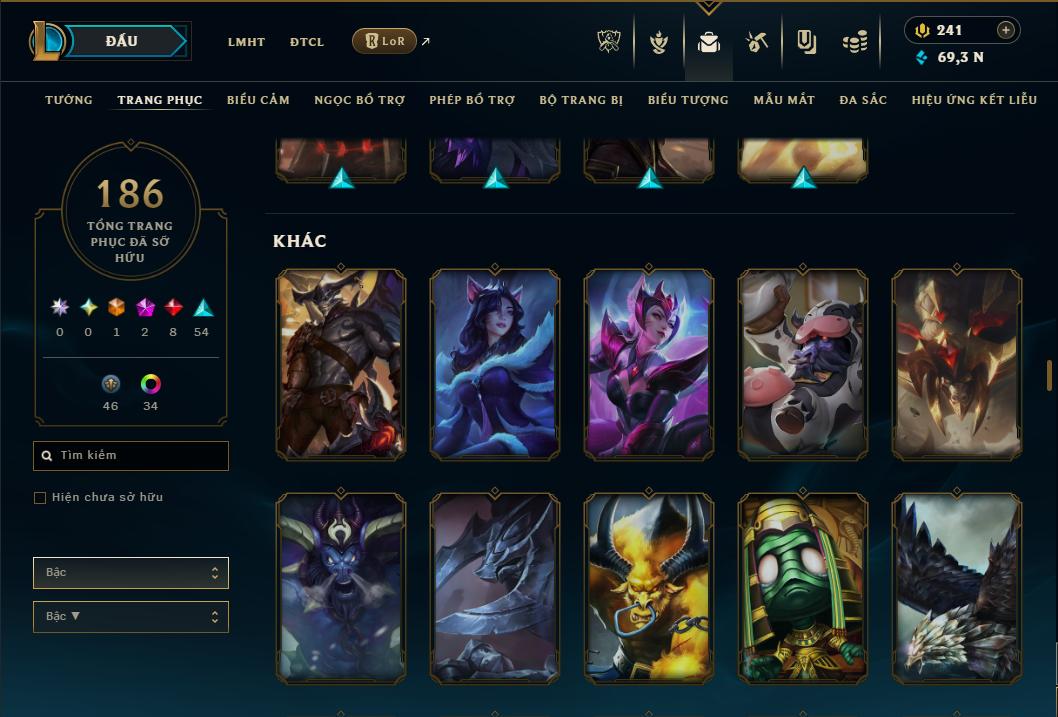Select the cow-print Alistar skin card
This screenshot has width=1058, height=717.
(803, 365)
